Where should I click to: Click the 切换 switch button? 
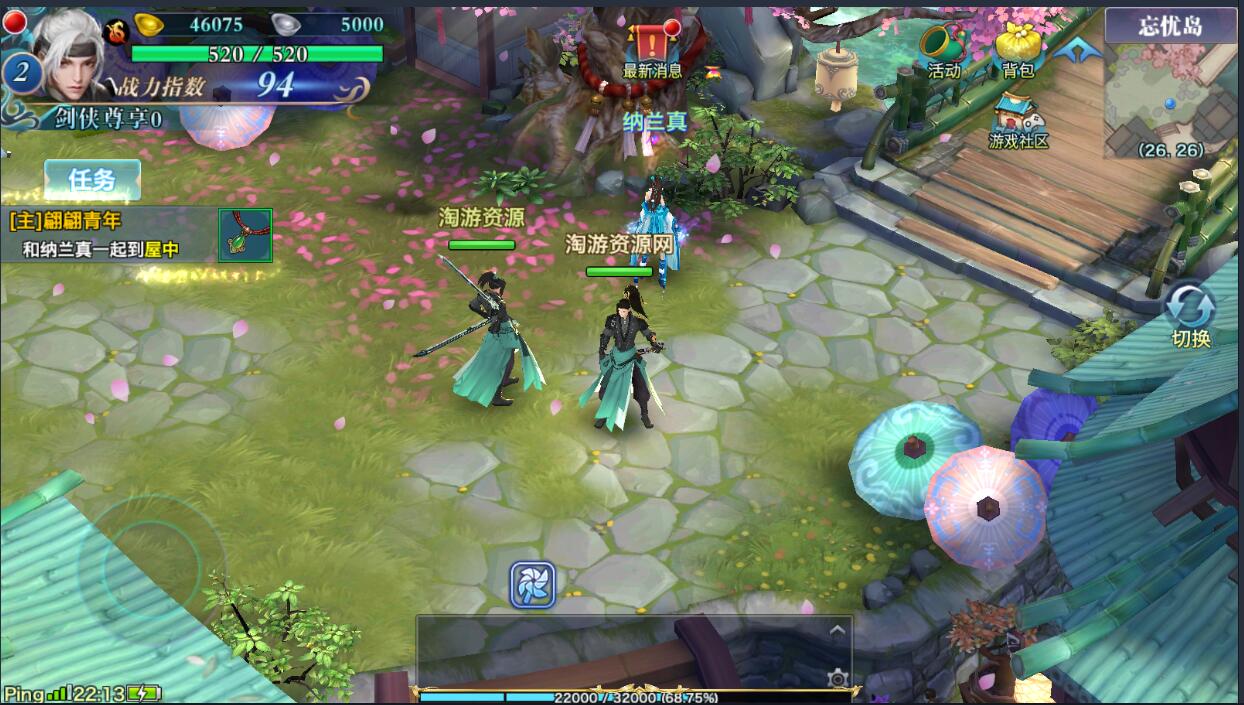1190,315
